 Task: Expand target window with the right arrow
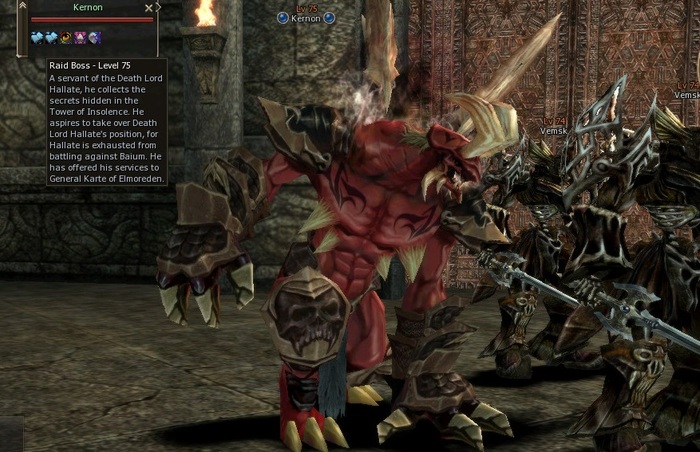(x=158, y=8)
